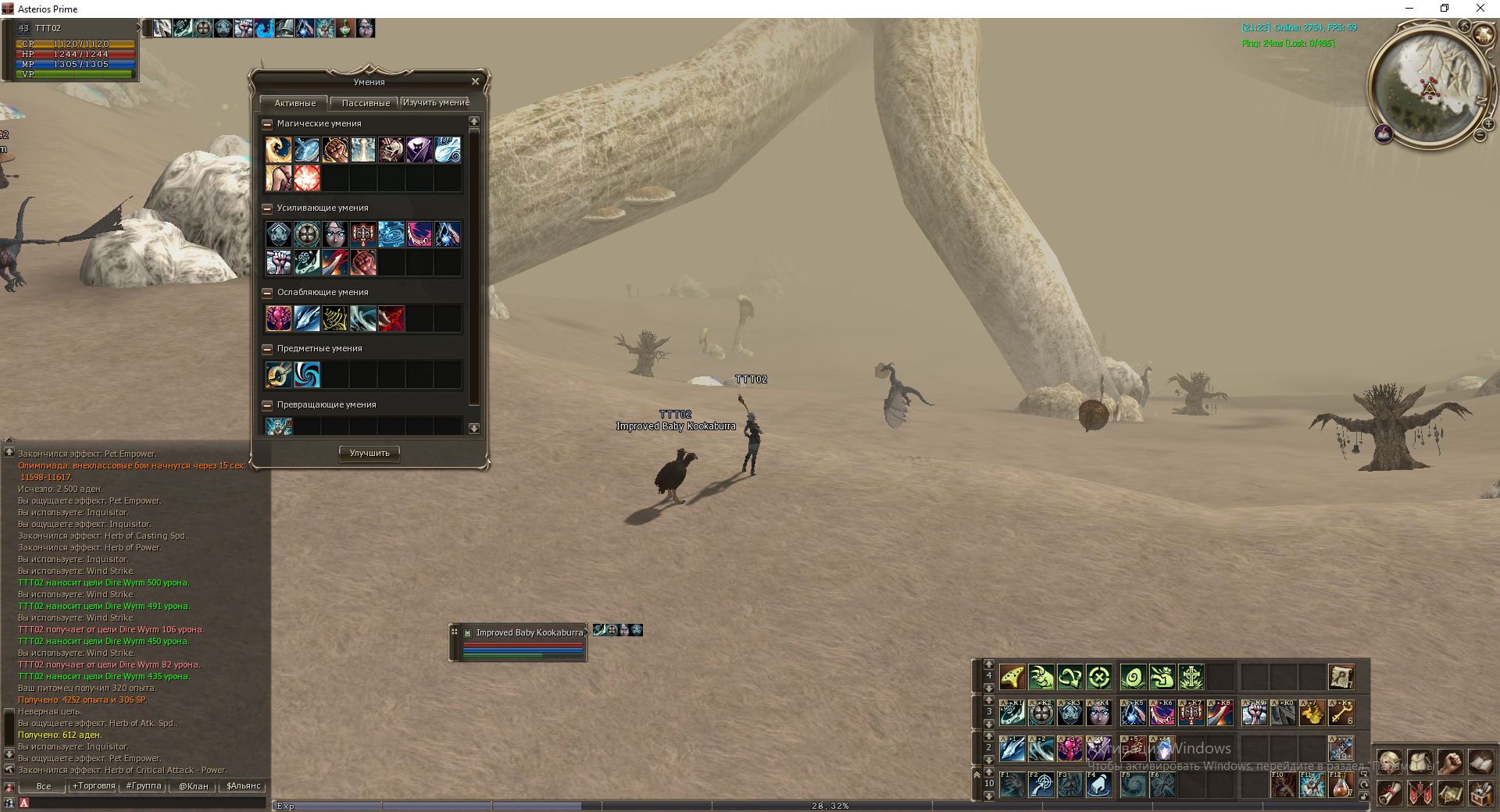Use the golden key hotbar item
This screenshot has width=1500, height=812.
pyautogui.click(x=1341, y=713)
